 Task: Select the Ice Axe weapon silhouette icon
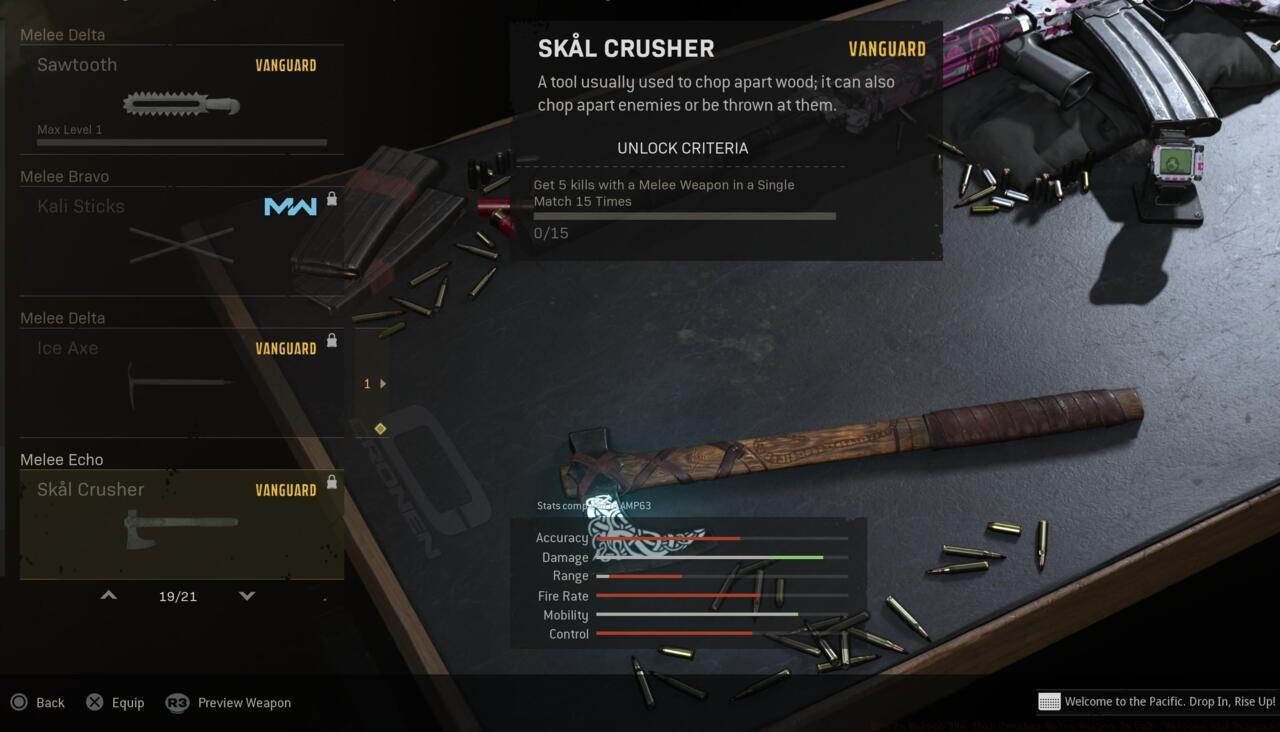click(x=180, y=385)
